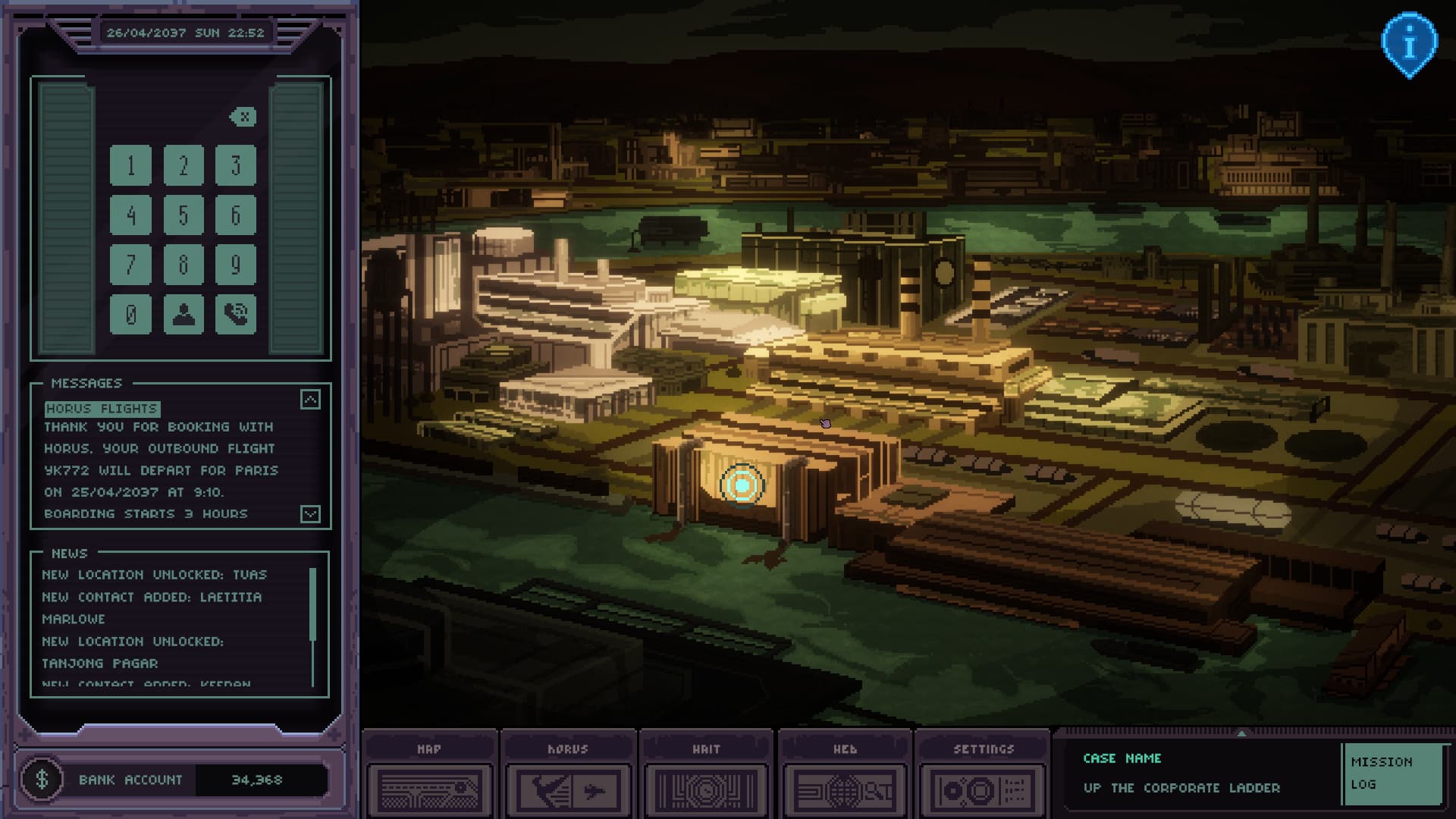Expand the case panel with the small arrow
The width and height of the screenshot is (1456, 819).
tap(1241, 733)
